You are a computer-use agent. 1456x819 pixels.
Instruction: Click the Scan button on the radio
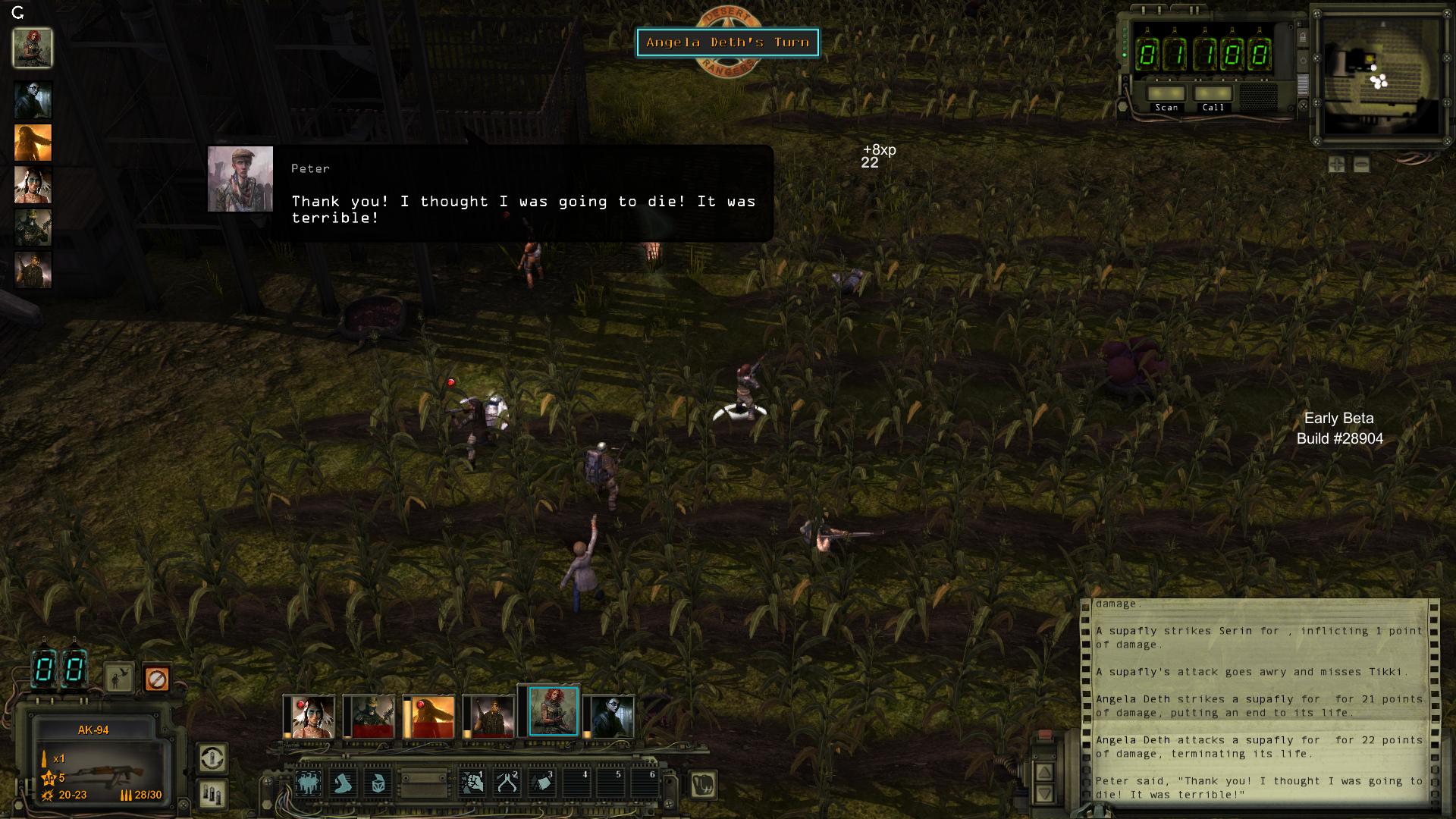point(1166,94)
